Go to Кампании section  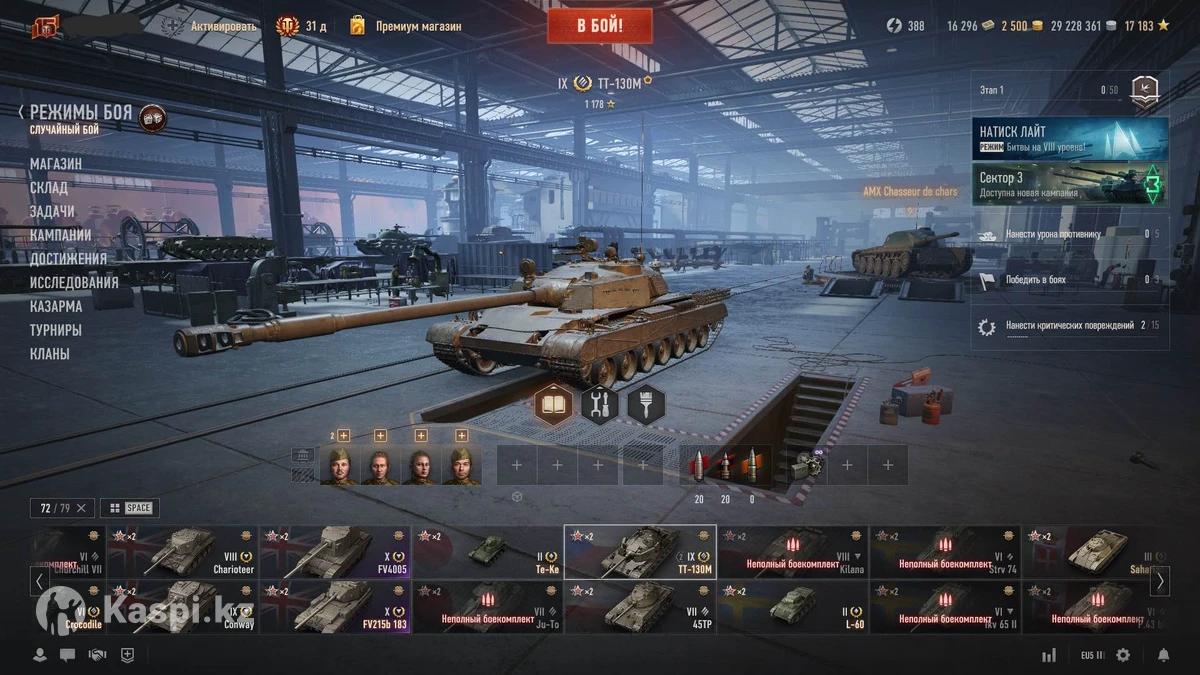point(61,235)
